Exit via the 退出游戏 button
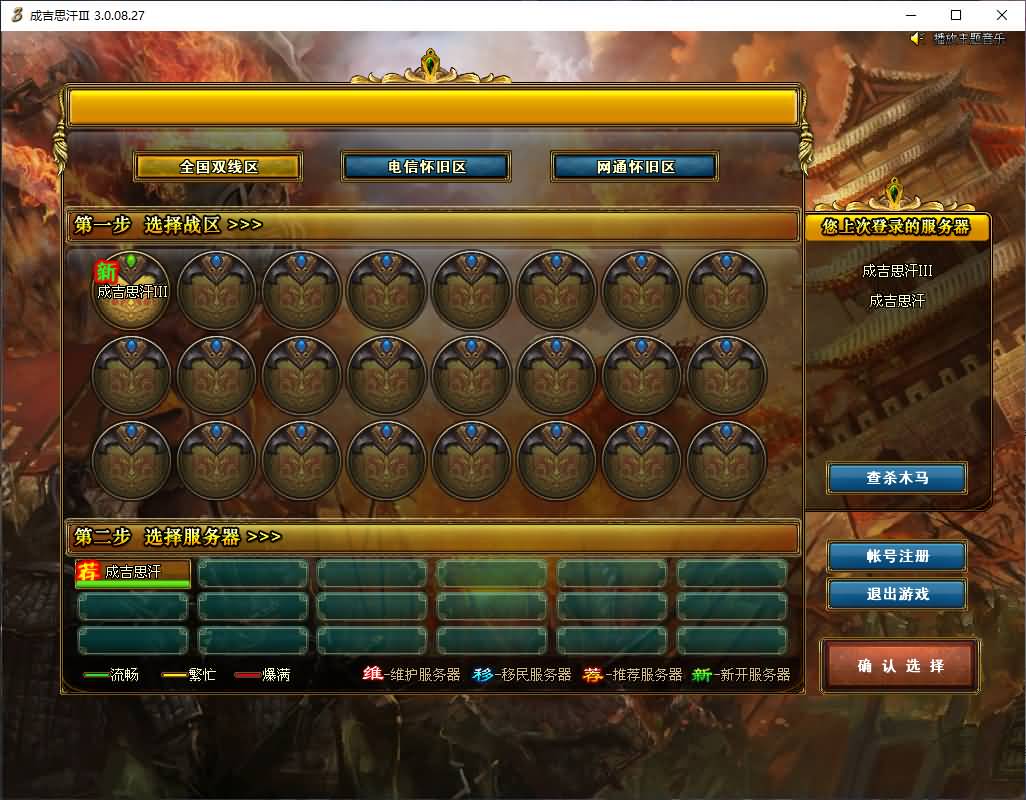The height and width of the screenshot is (800, 1026). coord(897,594)
